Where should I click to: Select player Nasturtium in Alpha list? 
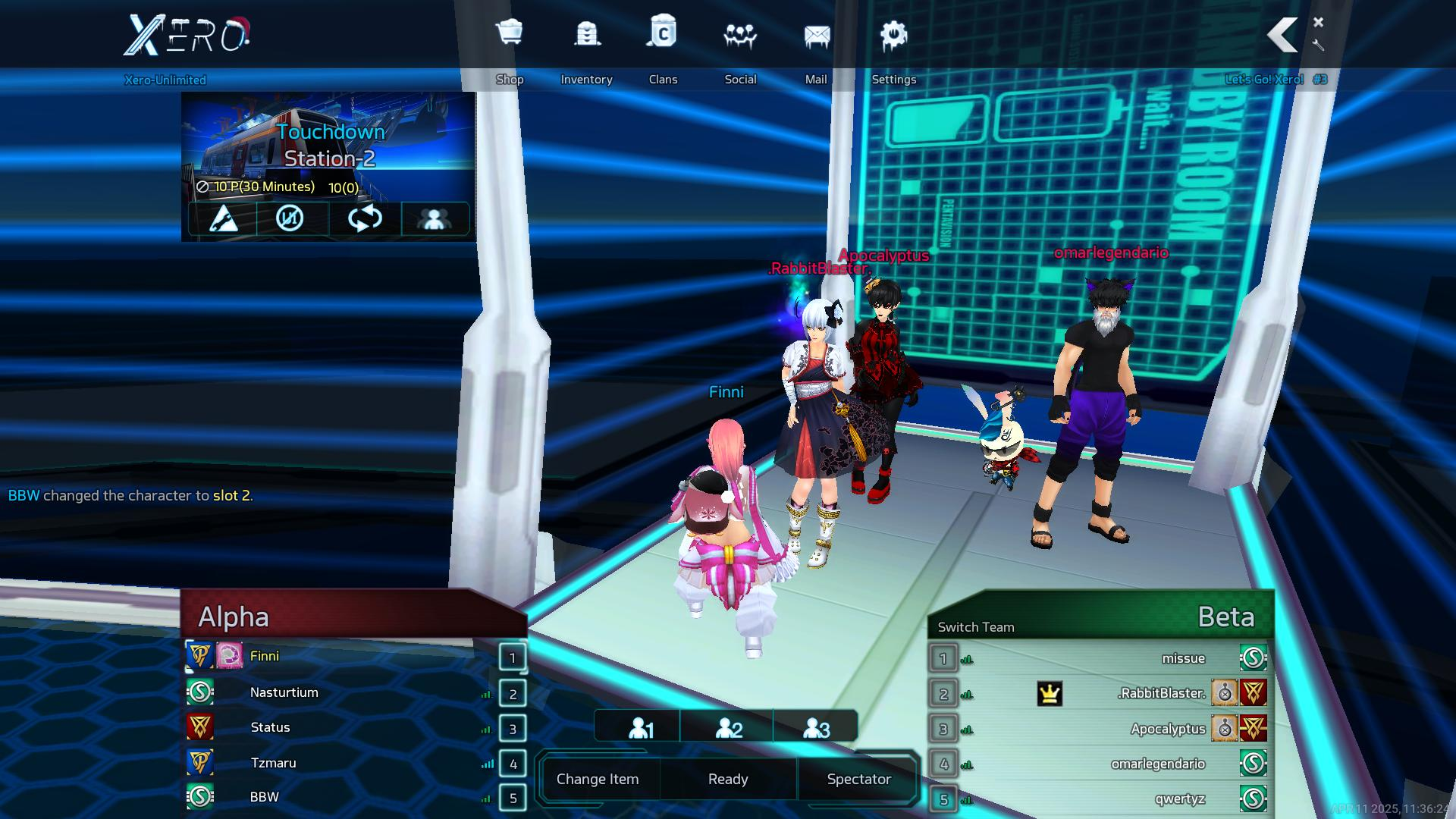(x=284, y=692)
